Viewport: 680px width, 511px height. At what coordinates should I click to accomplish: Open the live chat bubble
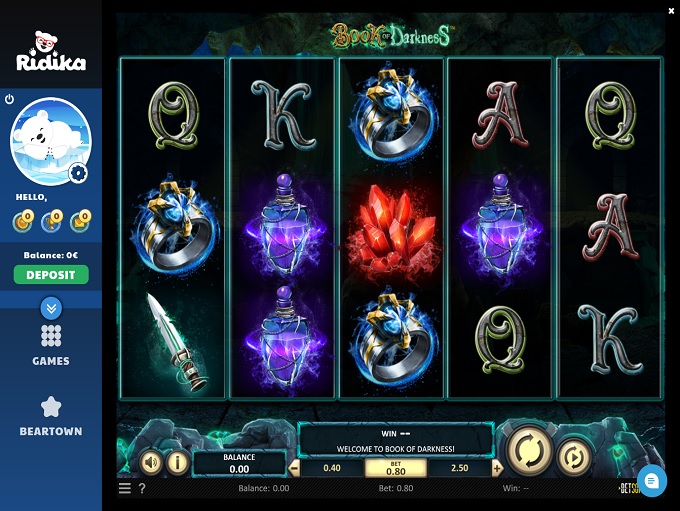651,481
